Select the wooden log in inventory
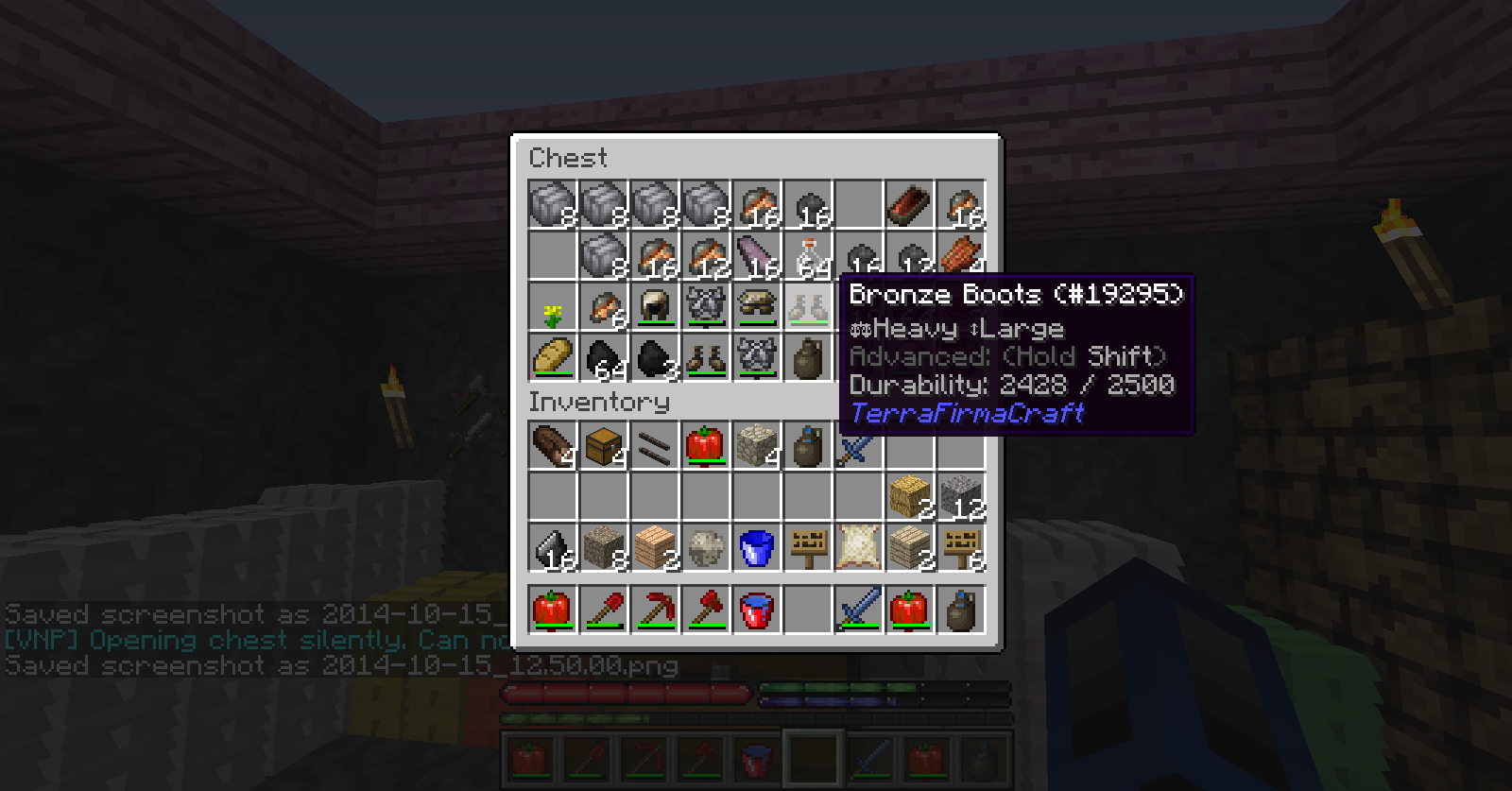 point(553,445)
